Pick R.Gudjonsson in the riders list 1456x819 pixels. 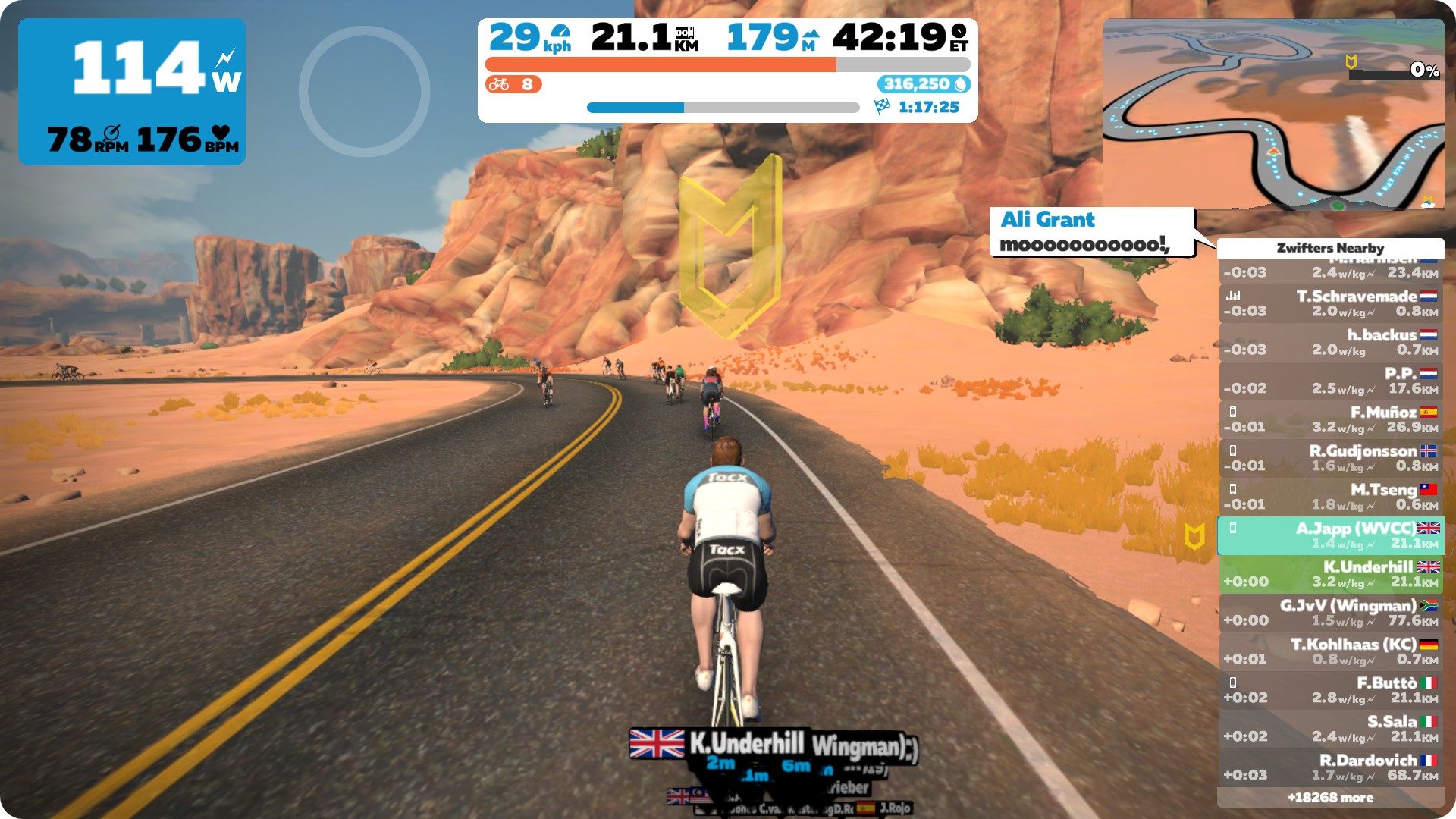1331,458
